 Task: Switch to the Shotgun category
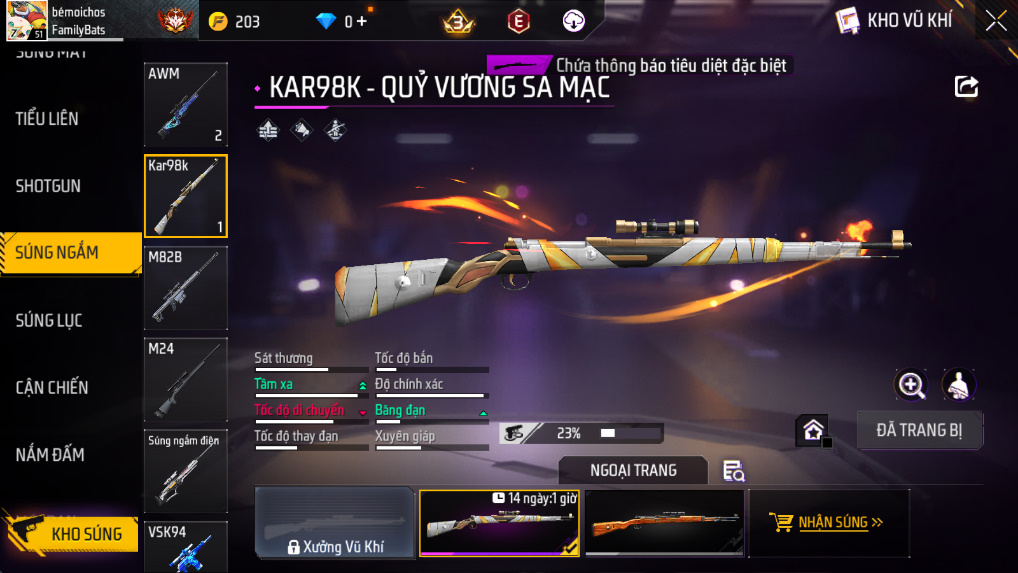tap(48, 186)
